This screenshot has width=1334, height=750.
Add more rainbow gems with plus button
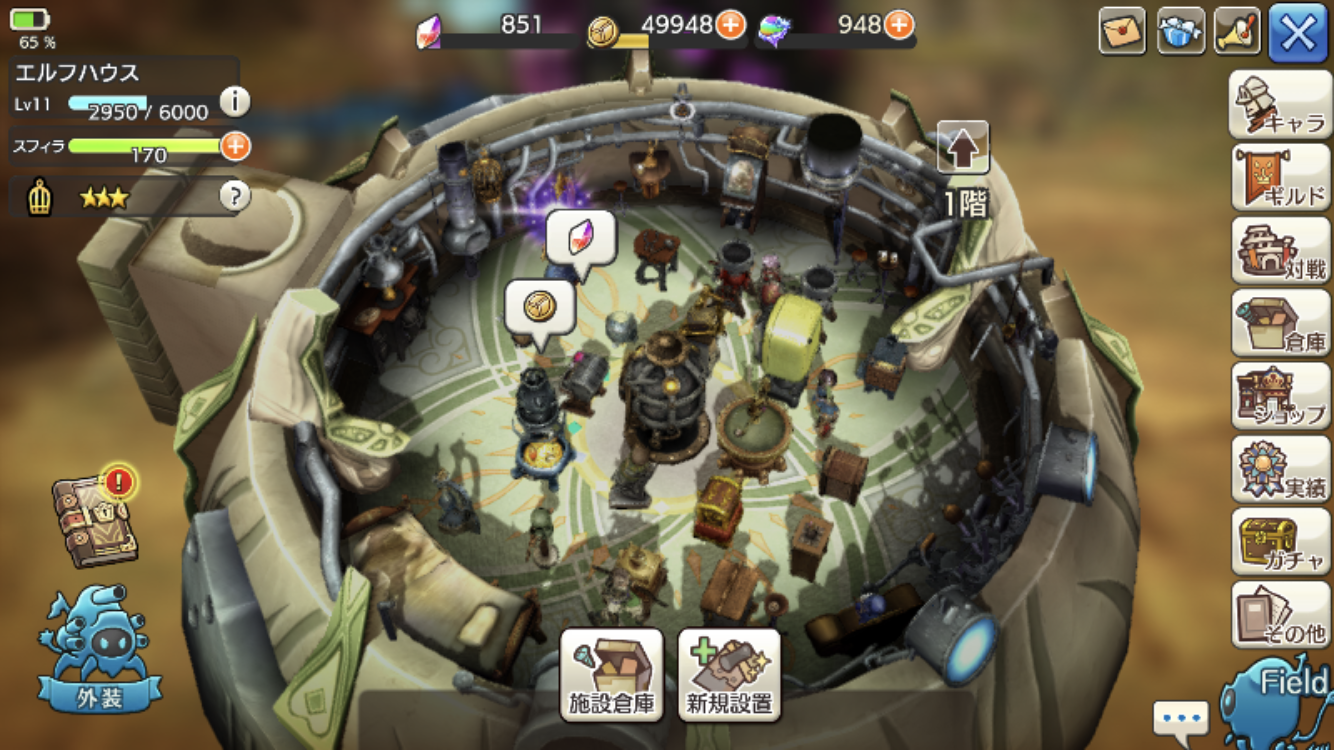click(x=899, y=24)
